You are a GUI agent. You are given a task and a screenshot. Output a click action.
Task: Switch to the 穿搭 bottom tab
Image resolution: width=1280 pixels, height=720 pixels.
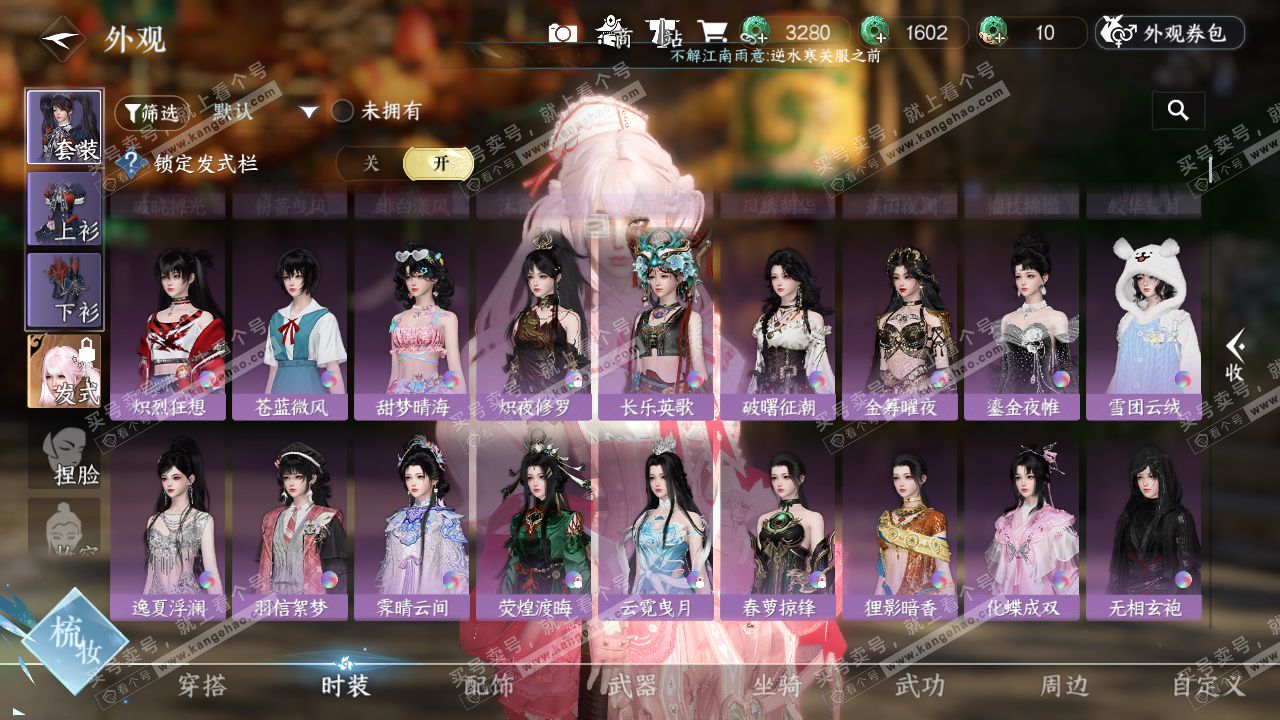(x=202, y=686)
